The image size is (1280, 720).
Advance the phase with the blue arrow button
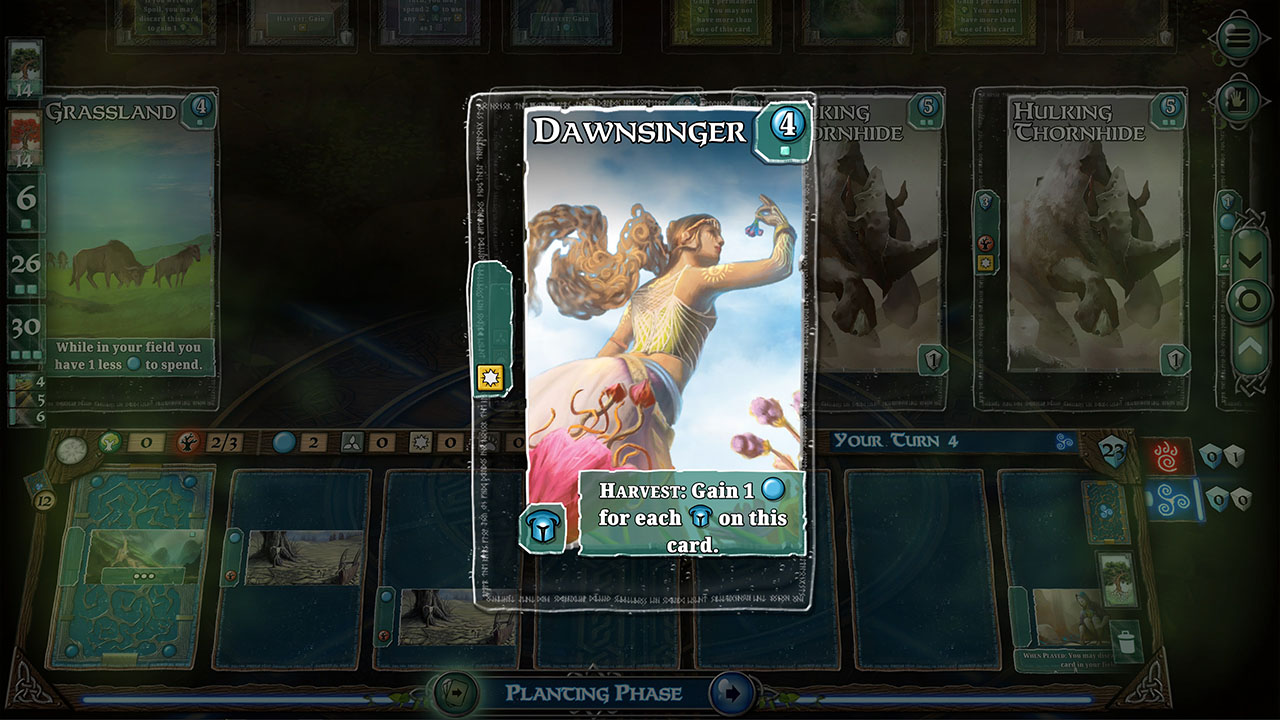tap(731, 693)
